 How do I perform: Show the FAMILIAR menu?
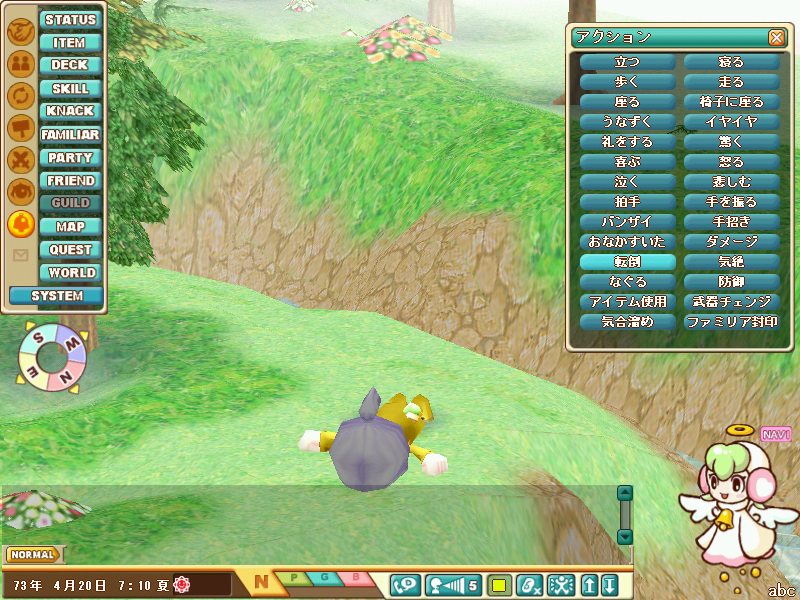point(70,134)
